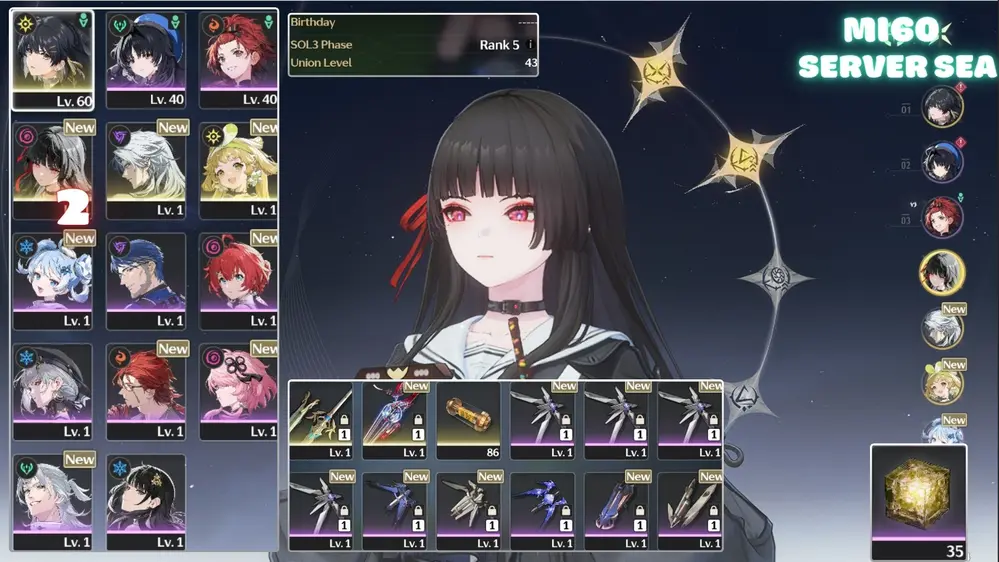Select the blonde girl with yellow hair tile
Screen dimensions: 999x562
pos(238,168)
